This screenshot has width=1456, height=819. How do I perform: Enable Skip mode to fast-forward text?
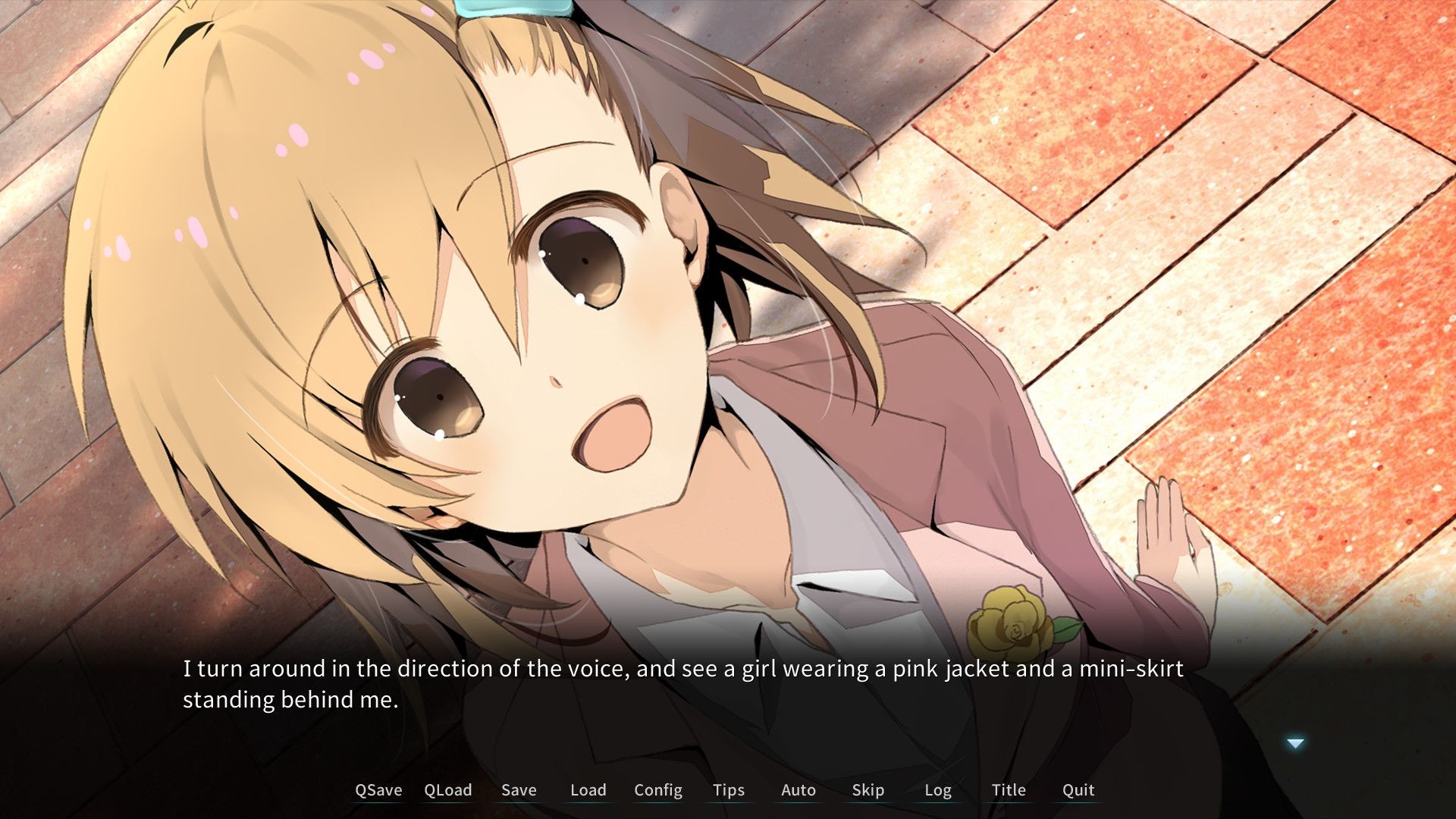868,790
